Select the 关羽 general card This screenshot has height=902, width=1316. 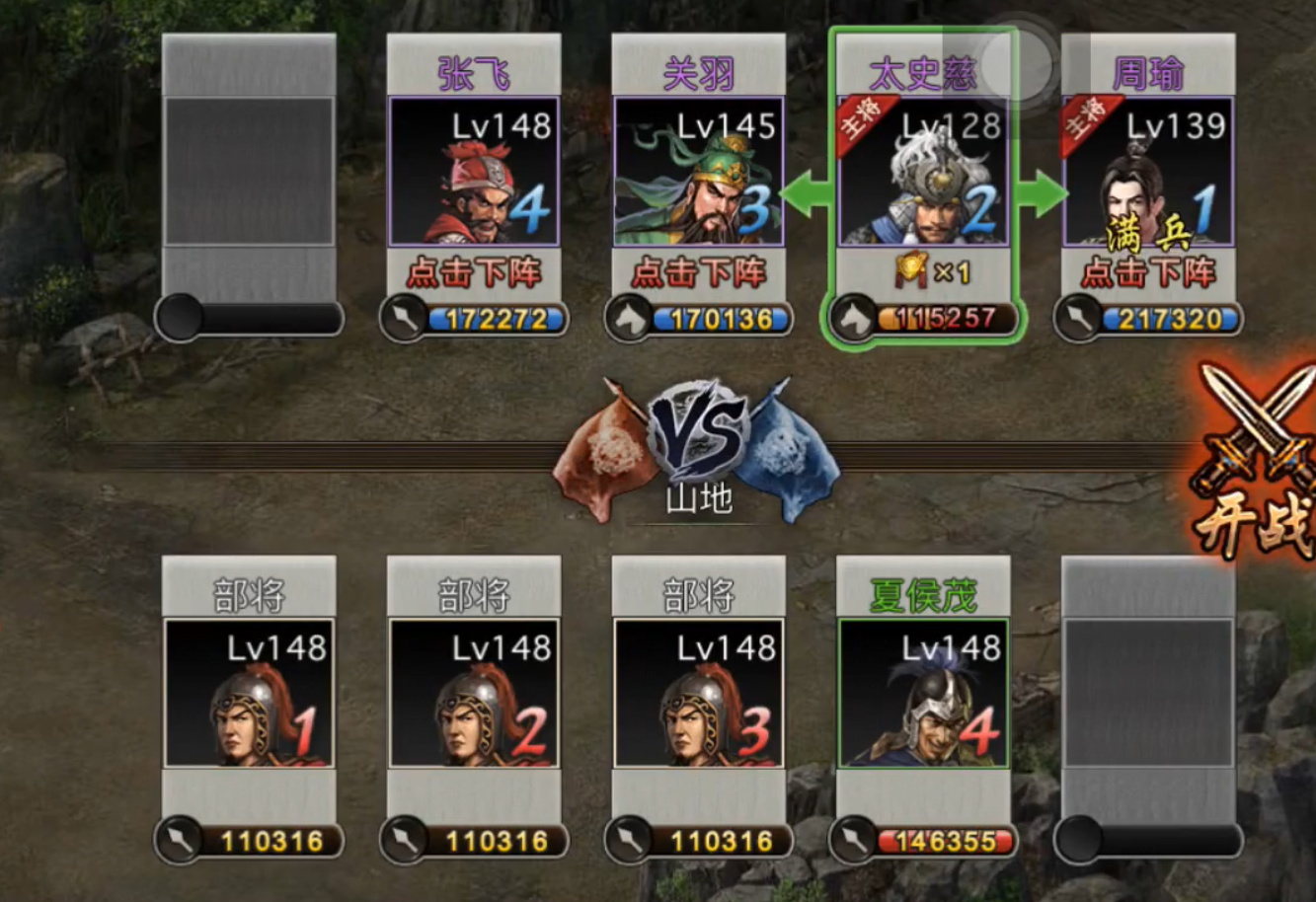699,171
